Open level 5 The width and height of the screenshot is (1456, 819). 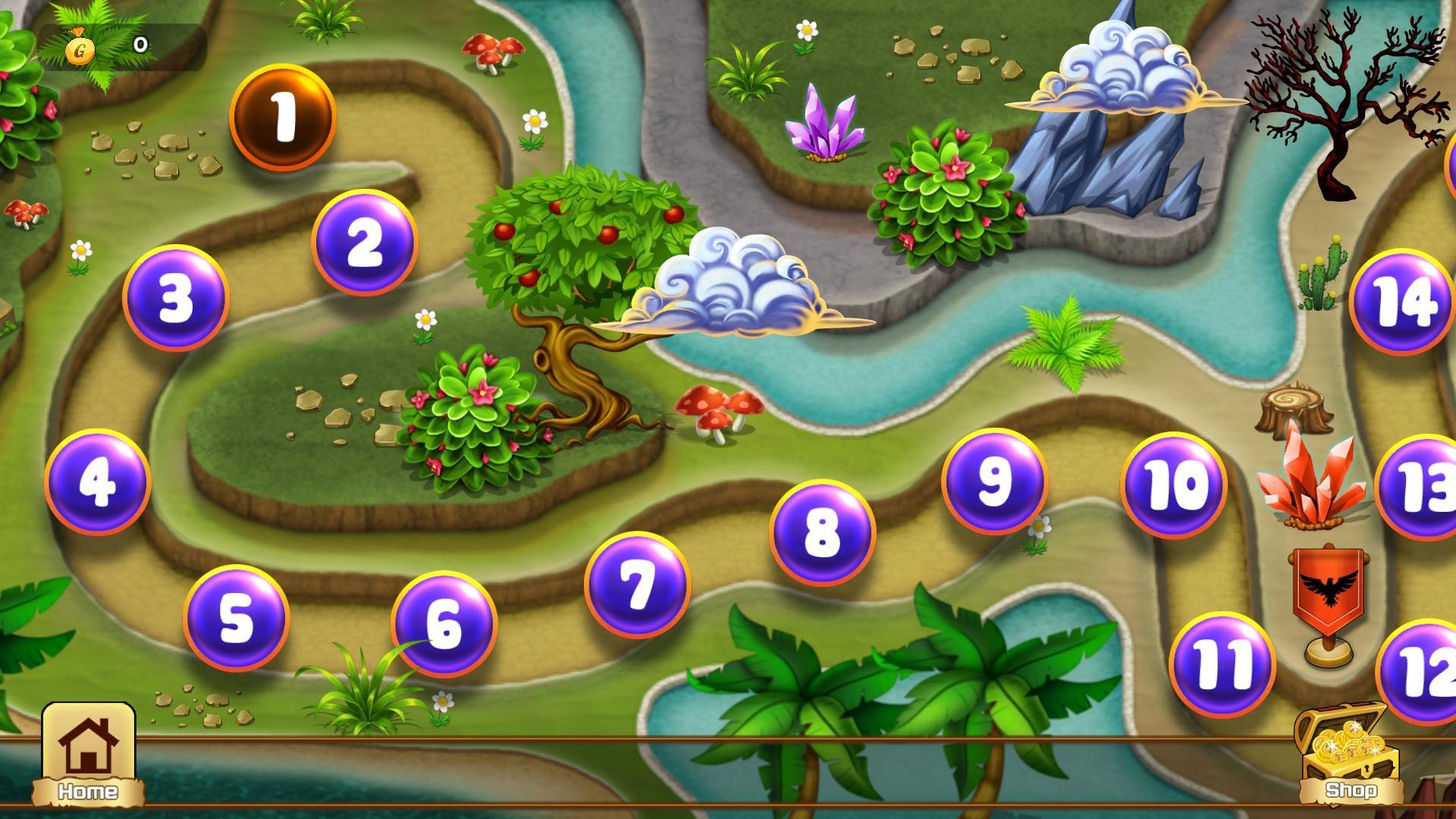coord(236,619)
